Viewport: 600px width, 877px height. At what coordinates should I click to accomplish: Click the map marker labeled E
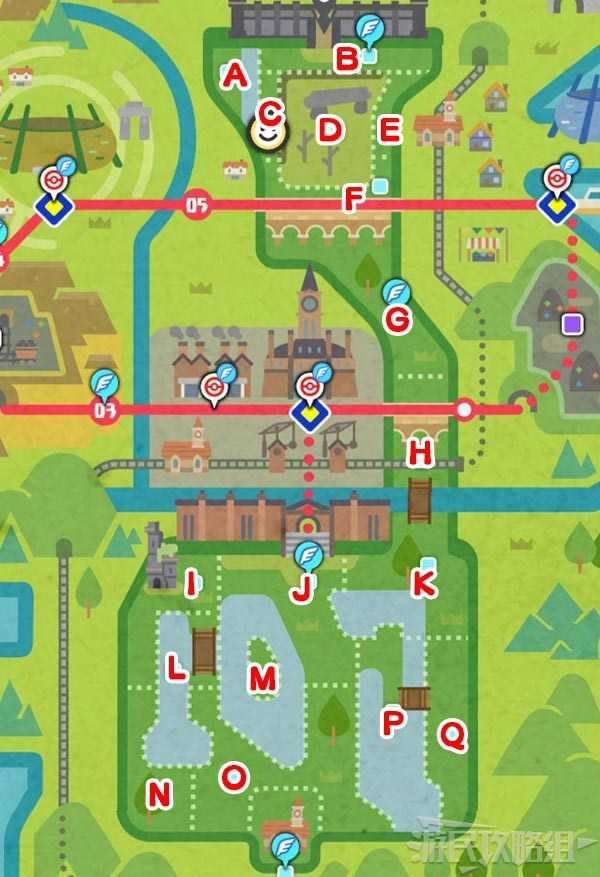(390, 129)
